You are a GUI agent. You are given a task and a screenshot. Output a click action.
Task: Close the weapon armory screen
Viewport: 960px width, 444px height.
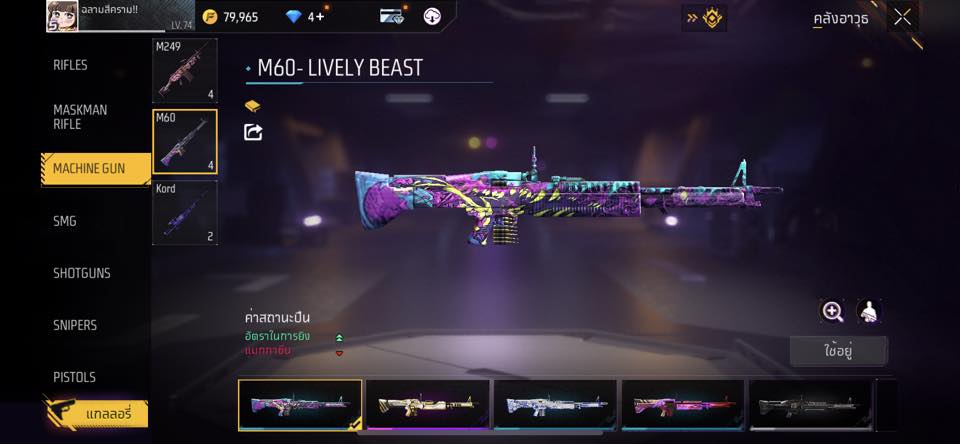pos(902,17)
